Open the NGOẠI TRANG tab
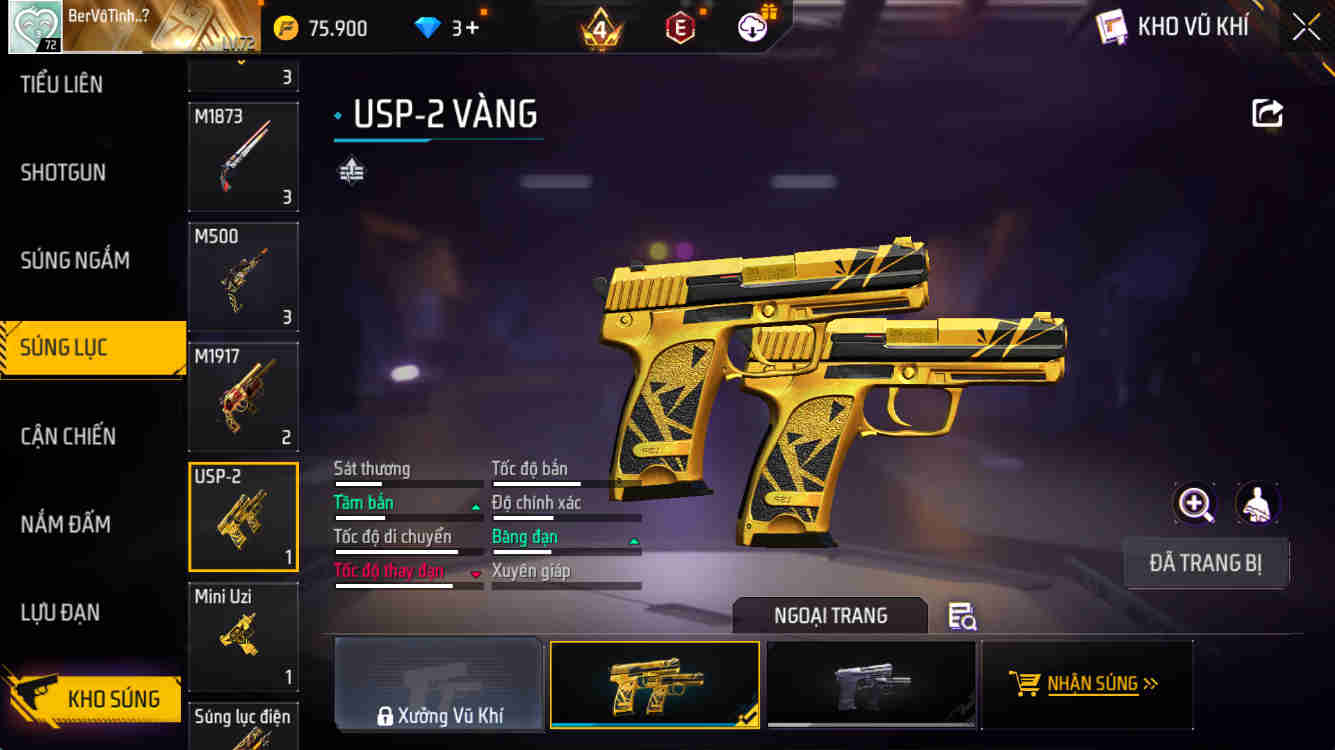Viewport: 1335px width, 750px height. [830, 616]
